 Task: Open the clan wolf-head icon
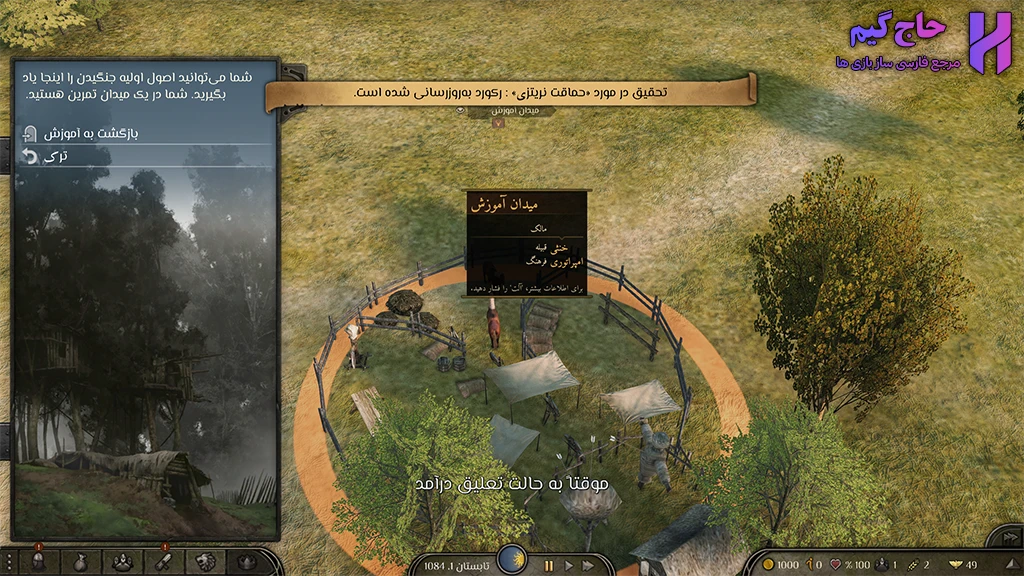click(x=205, y=562)
